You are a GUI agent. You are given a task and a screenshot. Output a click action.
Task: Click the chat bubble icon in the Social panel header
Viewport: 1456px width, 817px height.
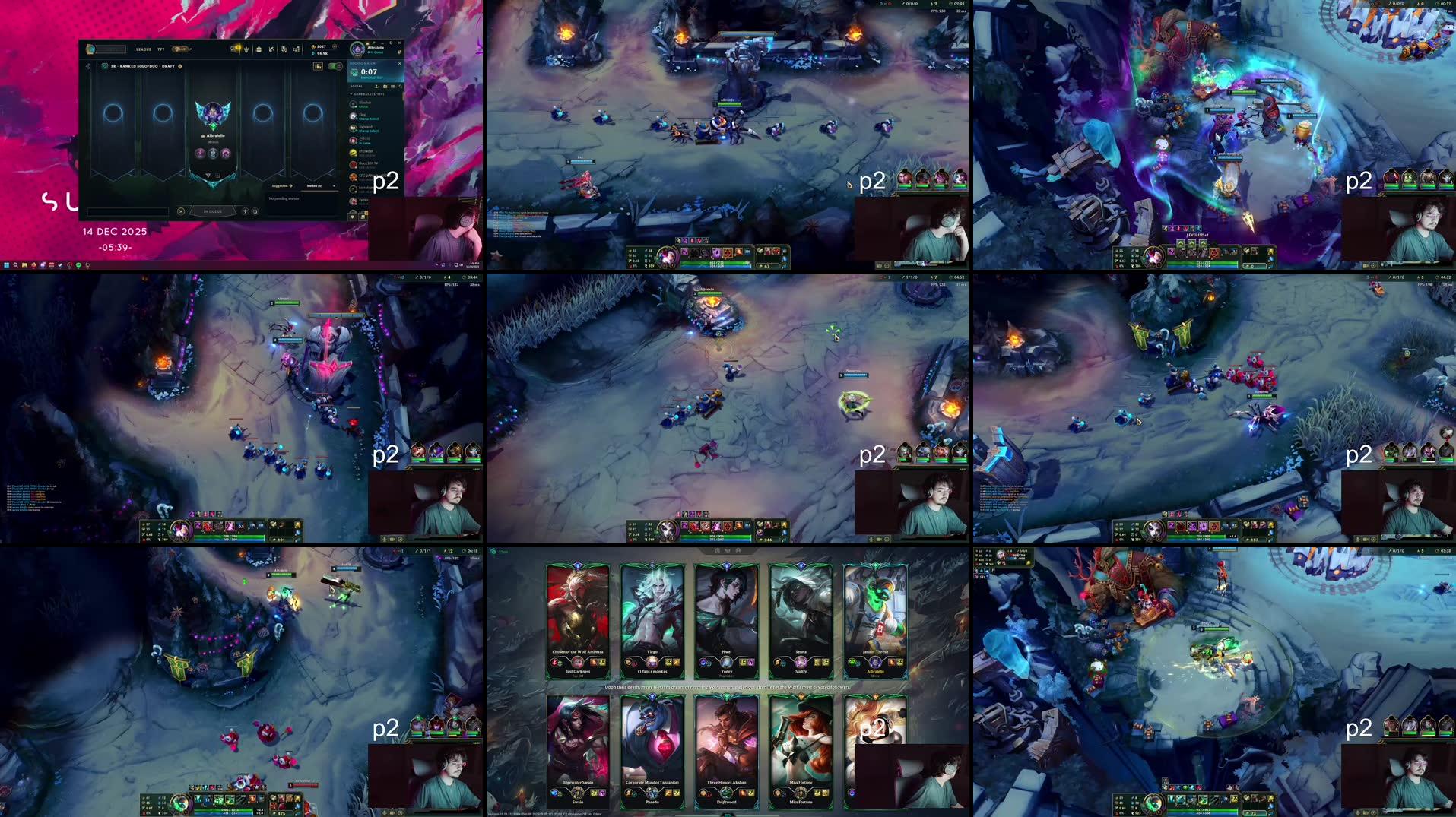[385, 86]
